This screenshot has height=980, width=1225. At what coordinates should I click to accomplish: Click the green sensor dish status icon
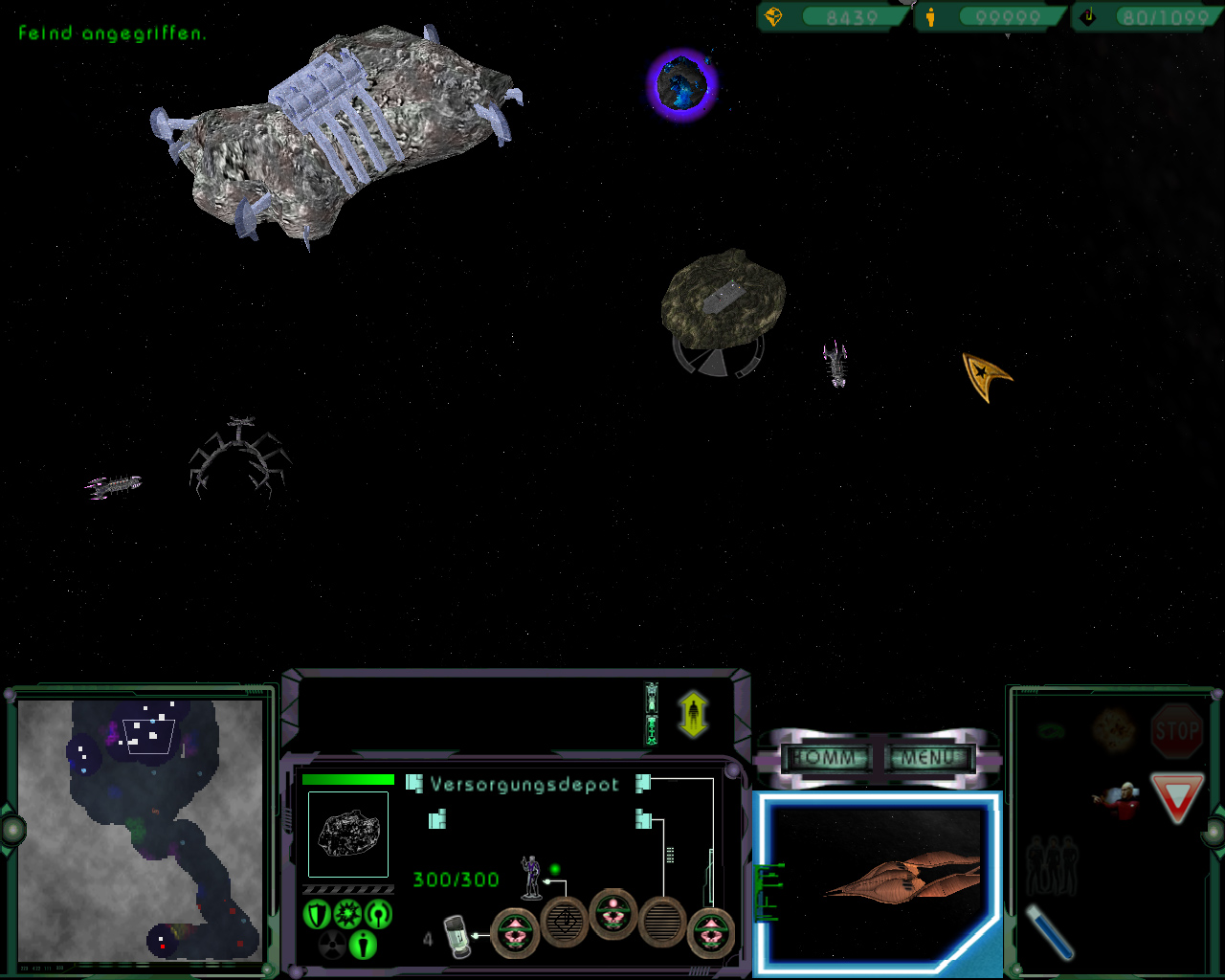point(379,915)
